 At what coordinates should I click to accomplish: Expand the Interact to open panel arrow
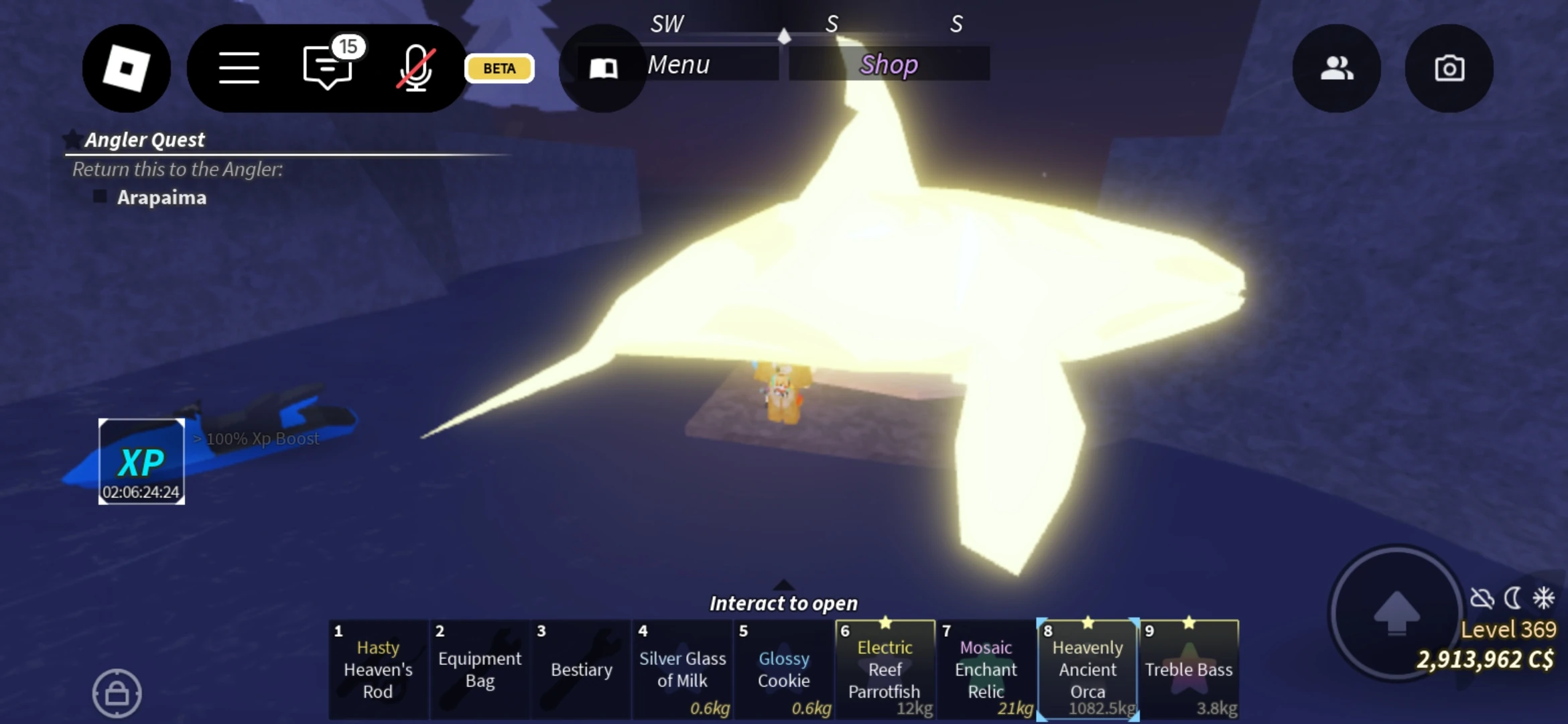point(784,585)
